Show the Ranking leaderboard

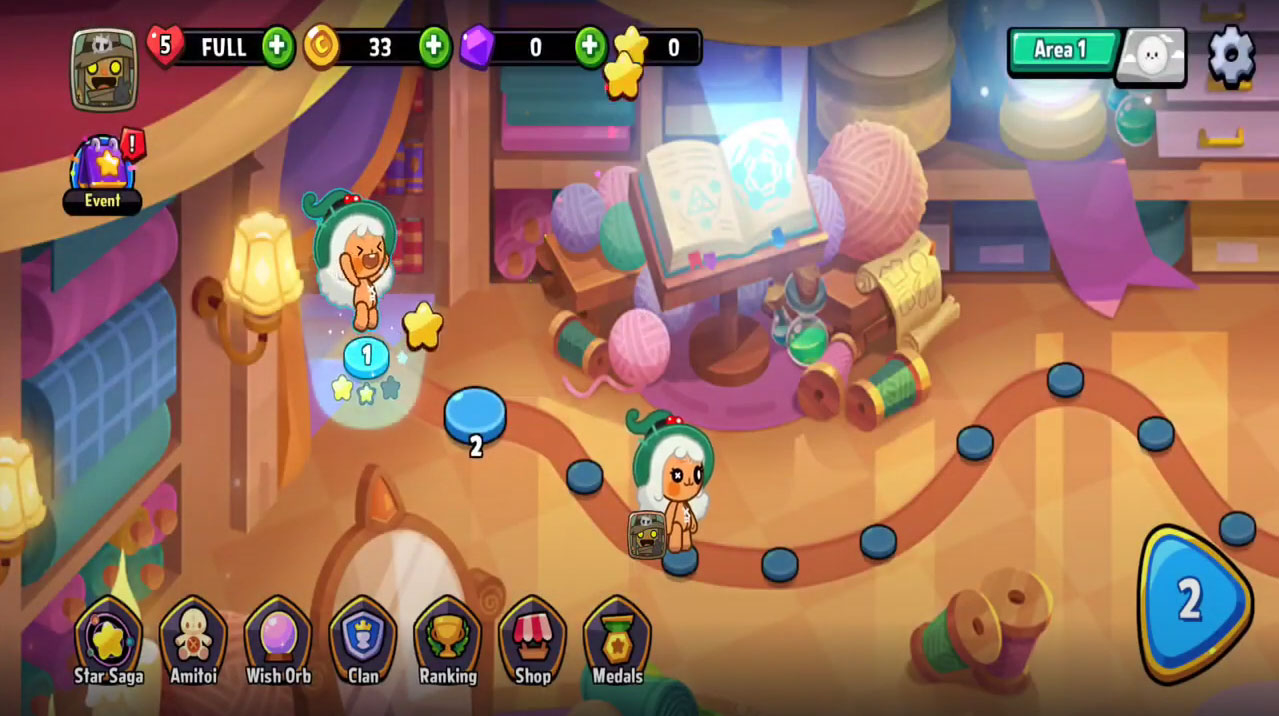(447, 642)
